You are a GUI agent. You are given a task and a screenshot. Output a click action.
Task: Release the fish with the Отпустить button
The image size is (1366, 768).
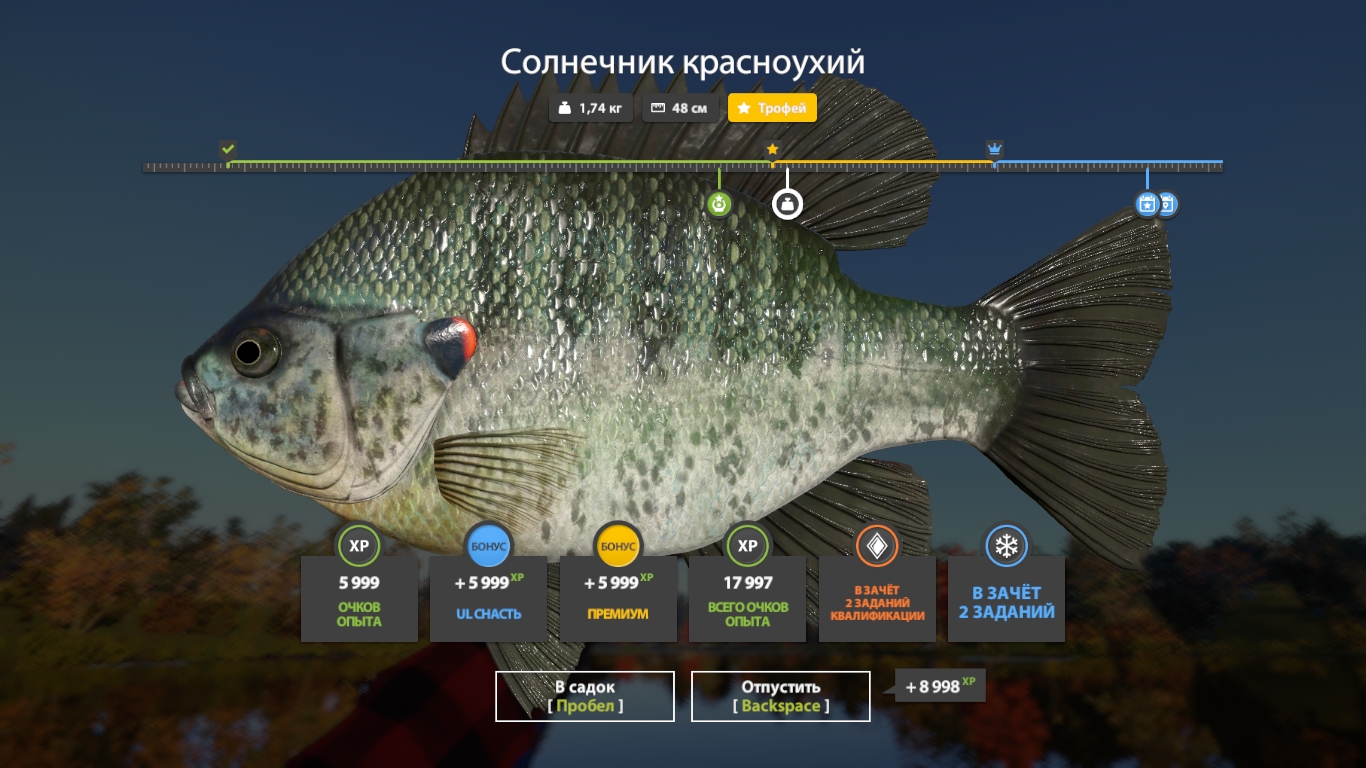pyautogui.click(x=780, y=696)
